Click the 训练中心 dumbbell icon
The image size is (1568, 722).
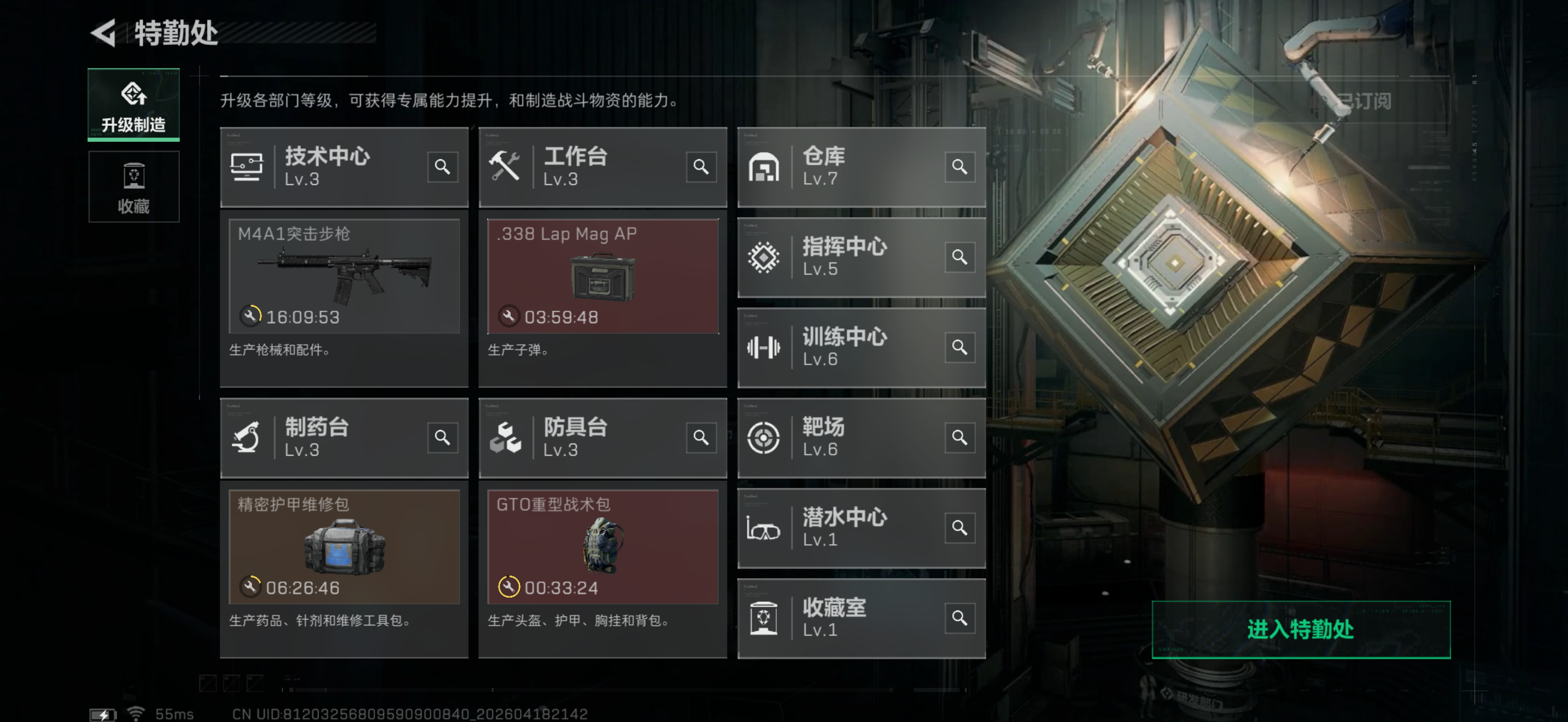764,348
